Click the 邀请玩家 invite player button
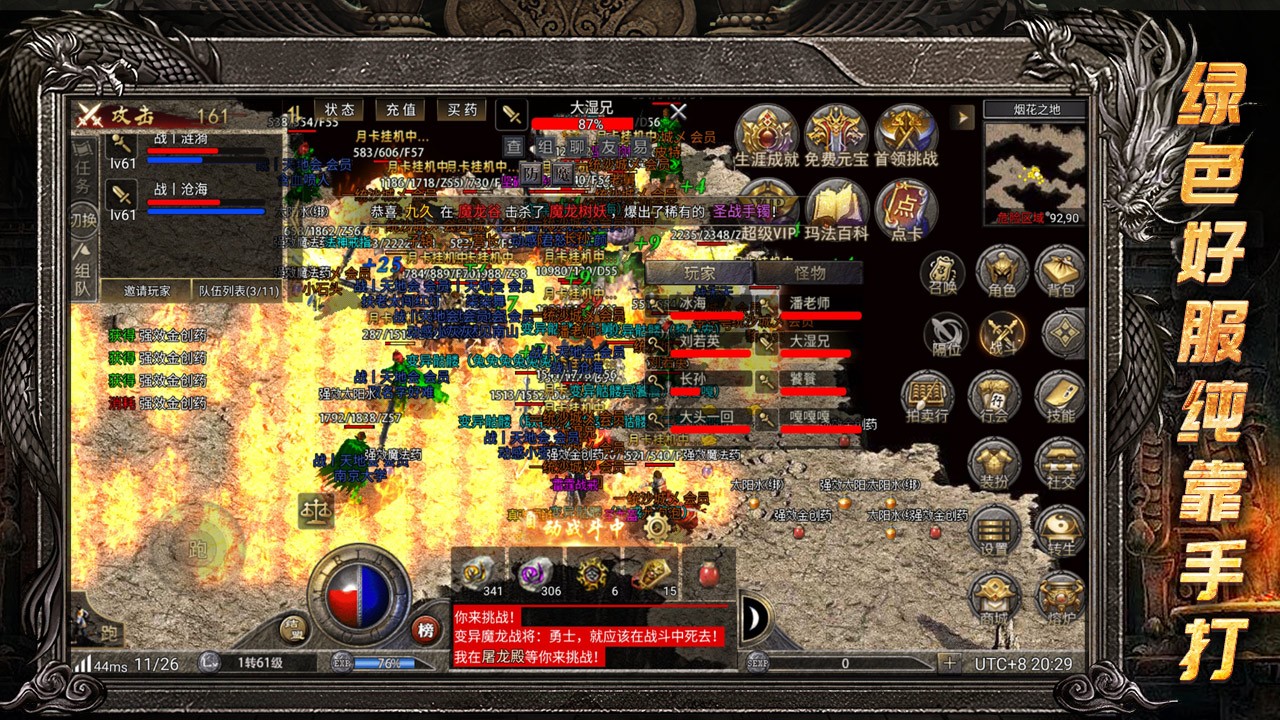This screenshot has width=1280, height=720. [x=145, y=289]
